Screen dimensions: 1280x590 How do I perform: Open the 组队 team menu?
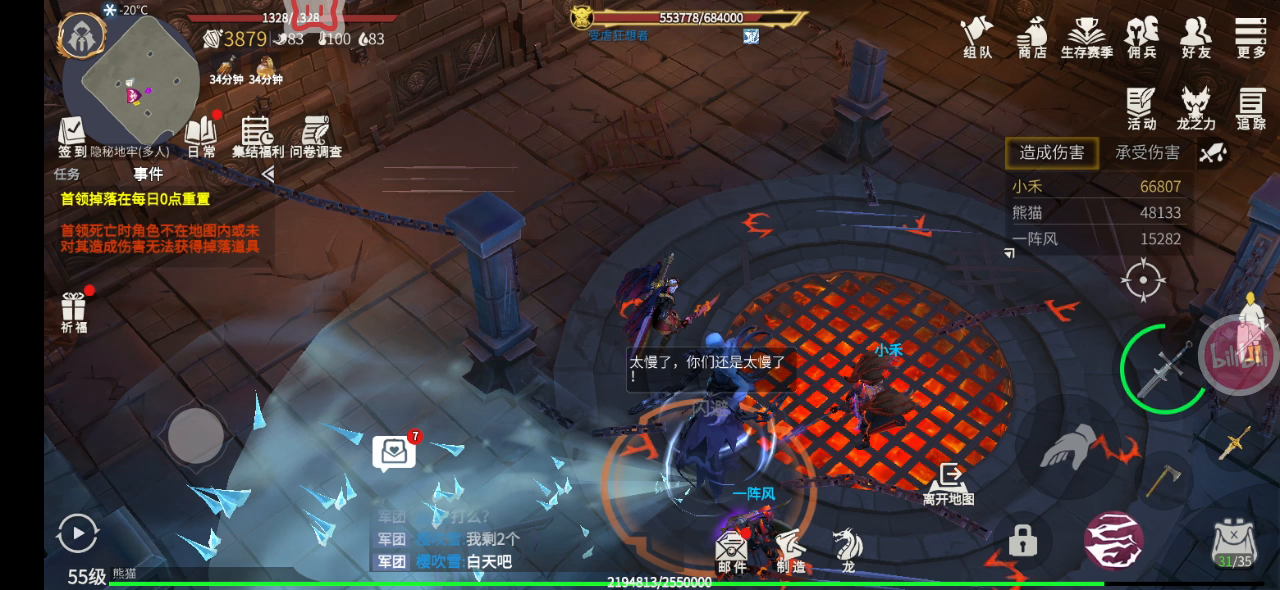[977, 37]
